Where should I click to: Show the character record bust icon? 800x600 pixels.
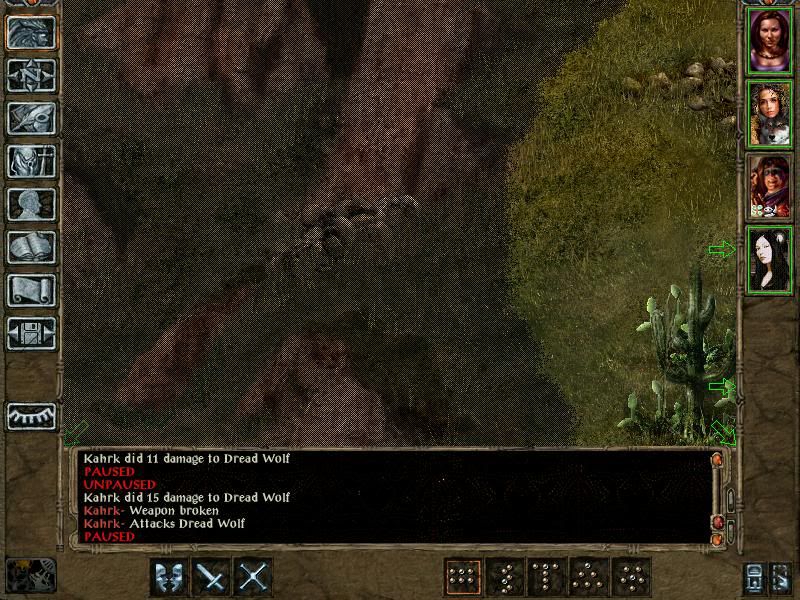[31, 204]
